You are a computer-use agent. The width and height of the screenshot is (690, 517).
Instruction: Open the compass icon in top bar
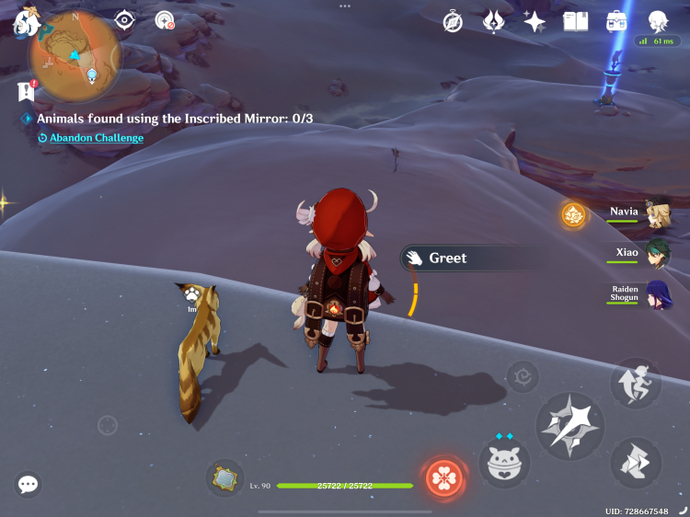[453, 21]
